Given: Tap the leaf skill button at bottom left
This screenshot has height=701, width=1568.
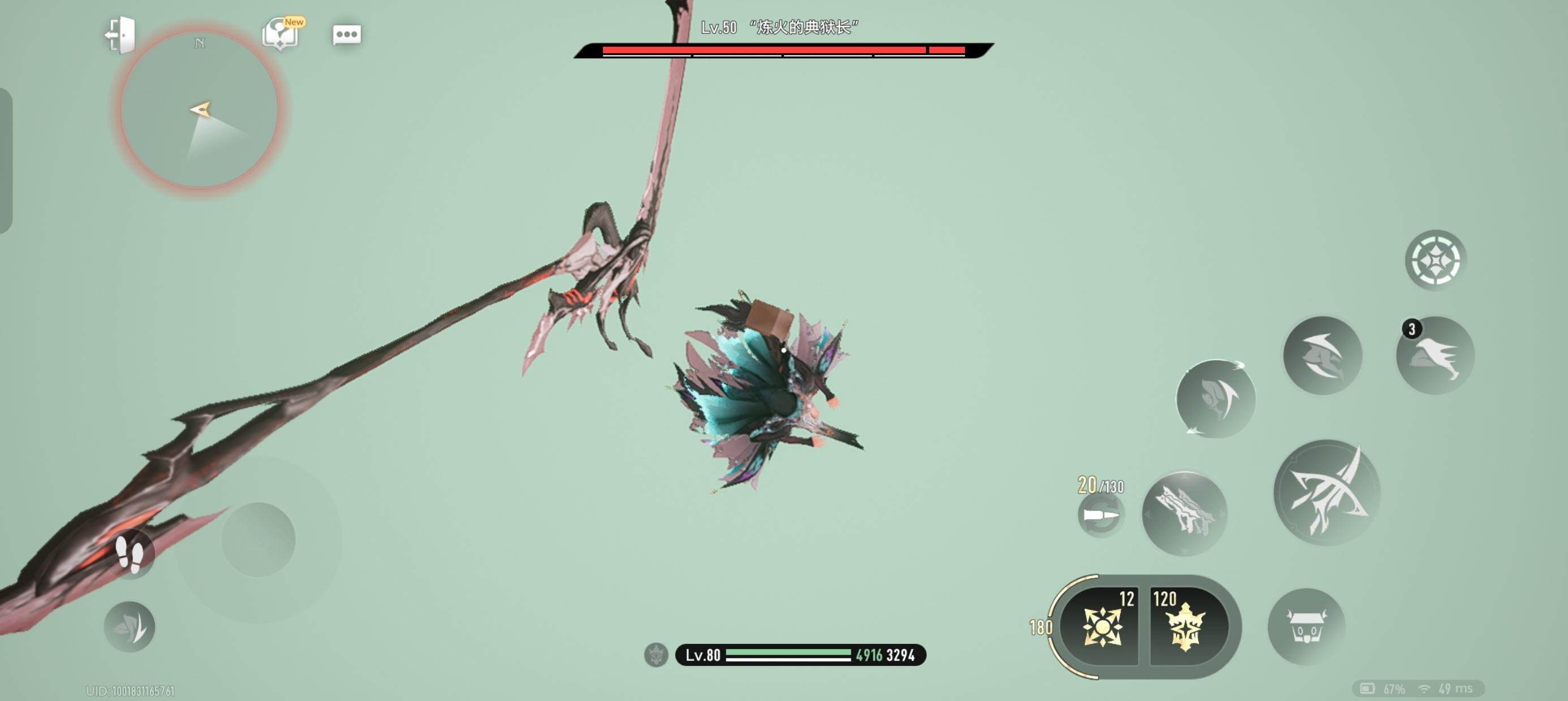Looking at the screenshot, I should tap(130, 627).
